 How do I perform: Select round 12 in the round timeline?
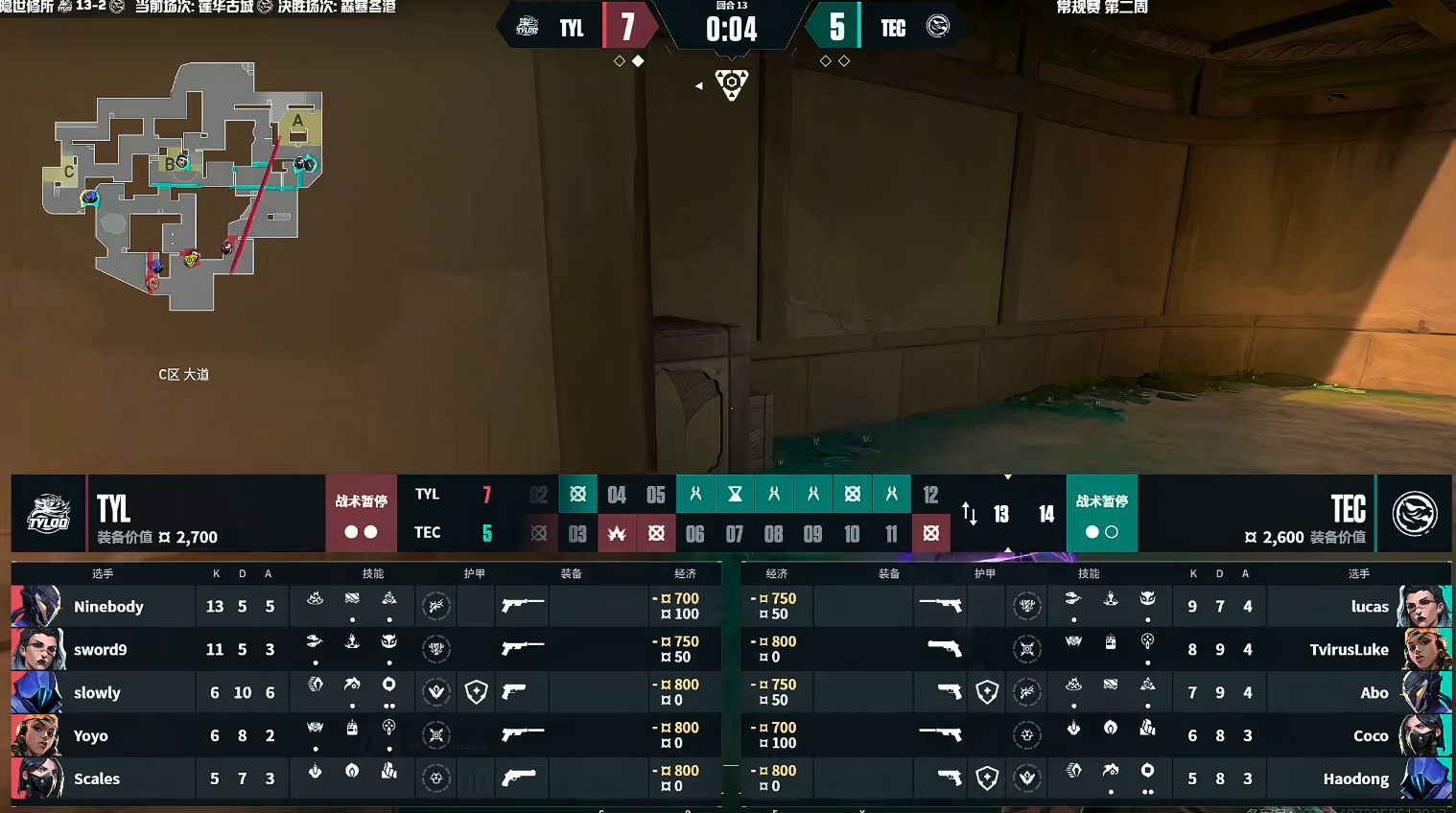(x=930, y=495)
